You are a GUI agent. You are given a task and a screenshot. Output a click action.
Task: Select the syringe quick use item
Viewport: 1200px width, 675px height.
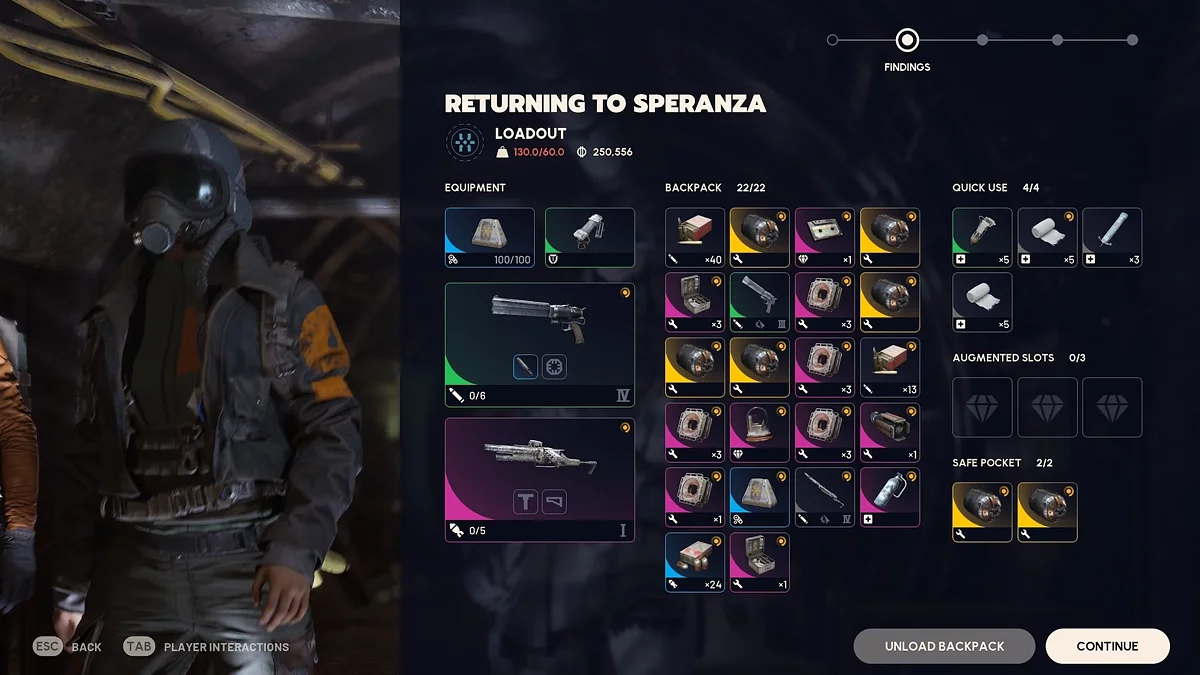point(1112,237)
